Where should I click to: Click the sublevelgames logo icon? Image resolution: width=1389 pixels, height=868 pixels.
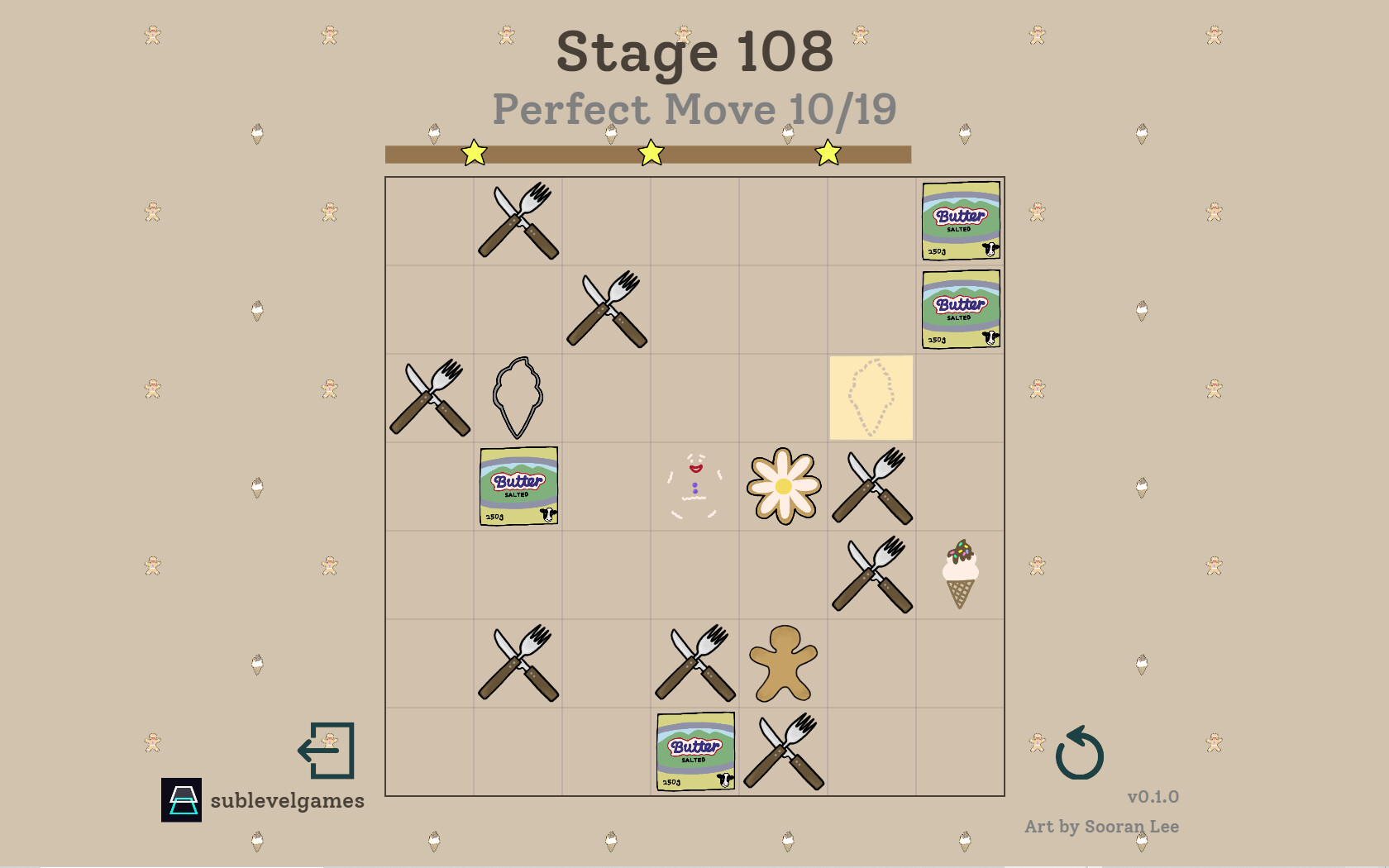pyautogui.click(x=181, y=799)
